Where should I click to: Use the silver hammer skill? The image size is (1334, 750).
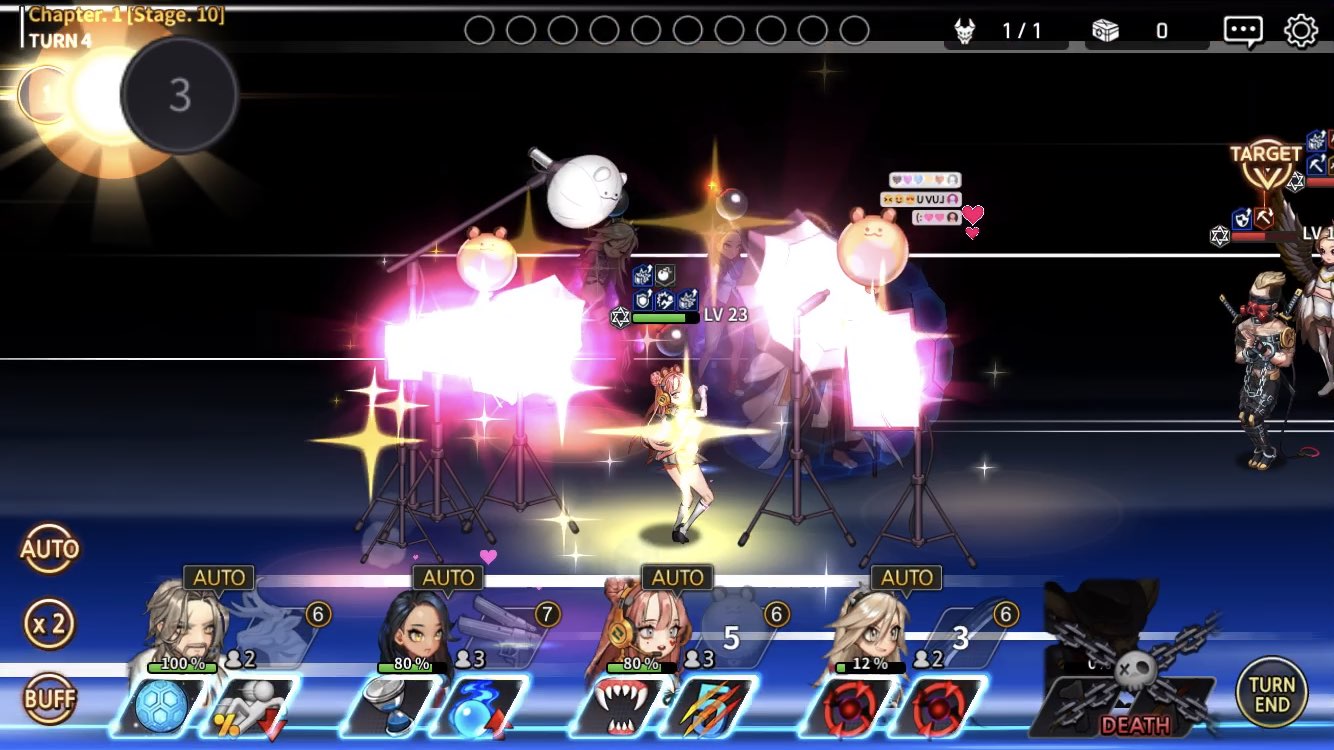pyautogui.click(x=390, y=708)
